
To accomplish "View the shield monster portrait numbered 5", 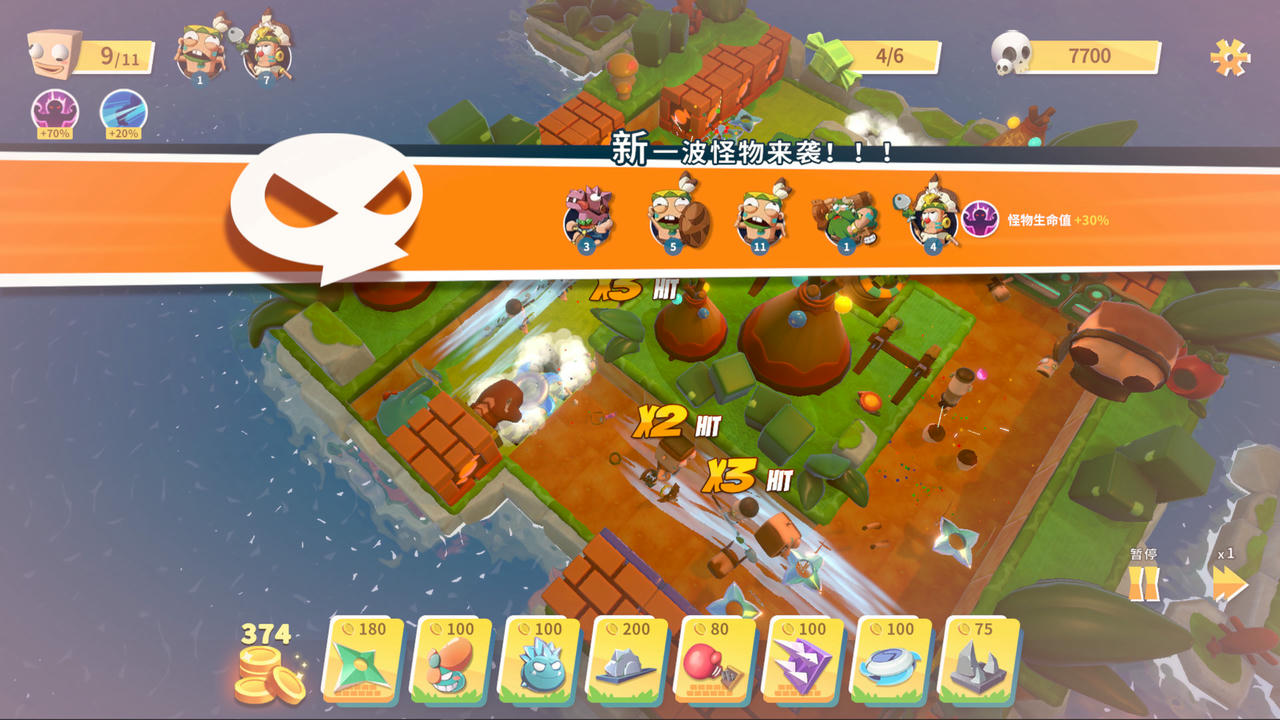I will pyautogui.click(x=674, y=215).
